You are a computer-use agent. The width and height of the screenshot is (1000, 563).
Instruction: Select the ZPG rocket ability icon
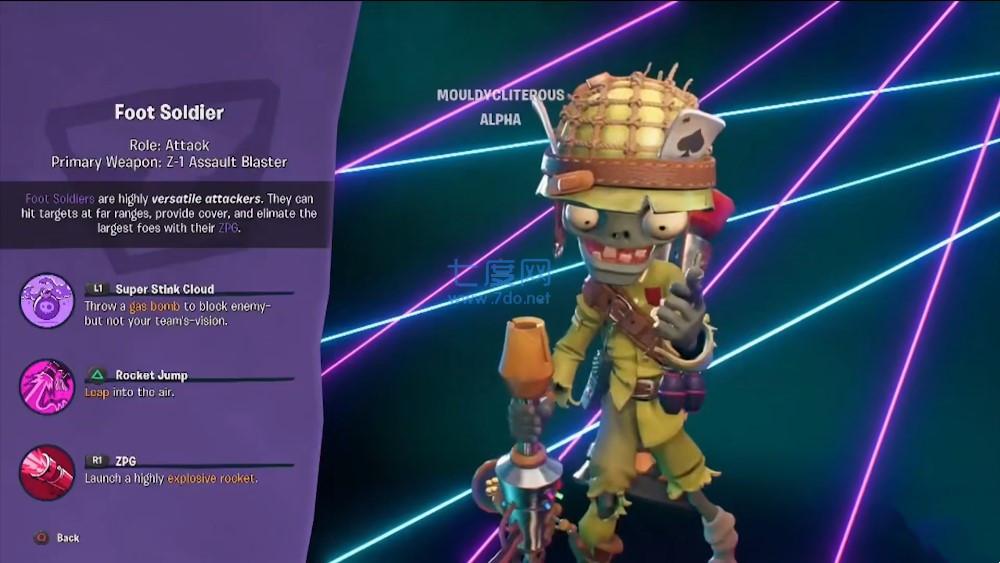[47, 472]
